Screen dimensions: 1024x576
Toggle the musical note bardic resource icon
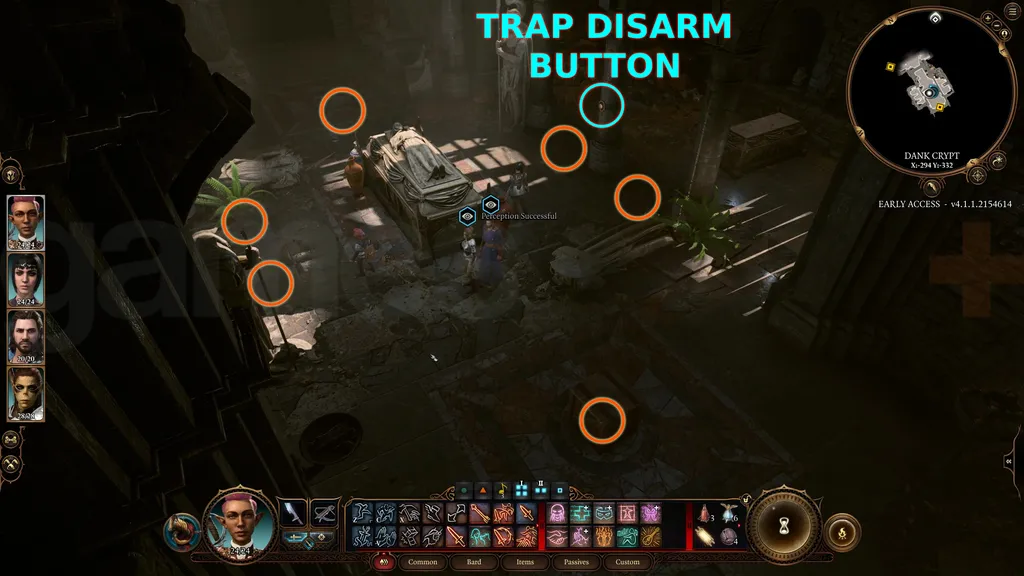[501, 491]
